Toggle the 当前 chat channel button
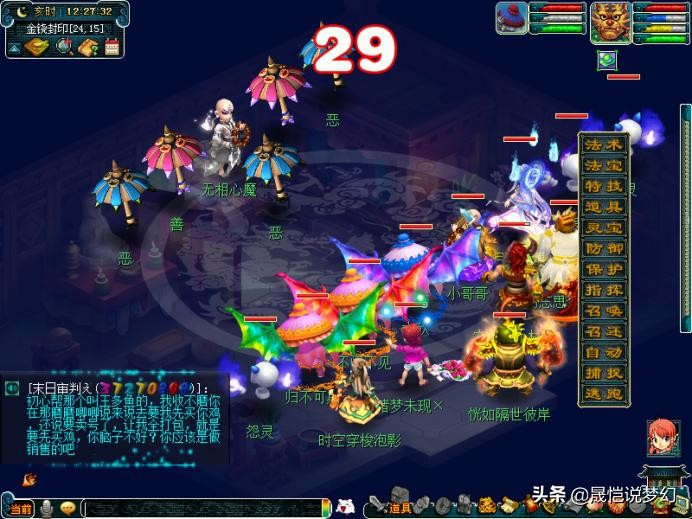Viewport: 692px width, 519px height. pos(20,508)
